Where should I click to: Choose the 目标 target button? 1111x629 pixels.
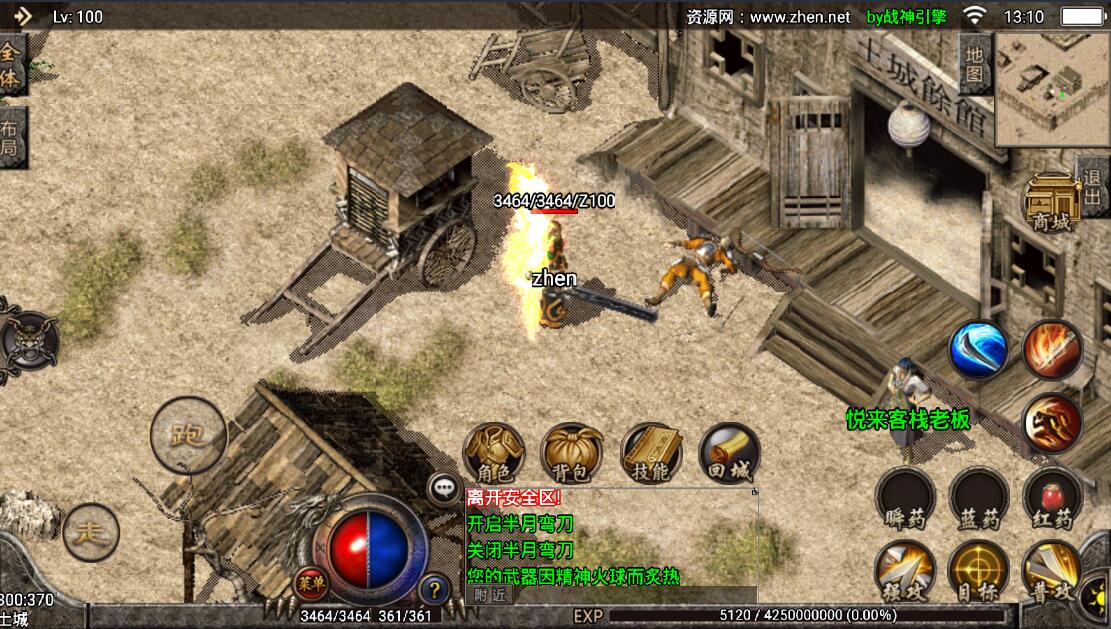coord(978,571)
